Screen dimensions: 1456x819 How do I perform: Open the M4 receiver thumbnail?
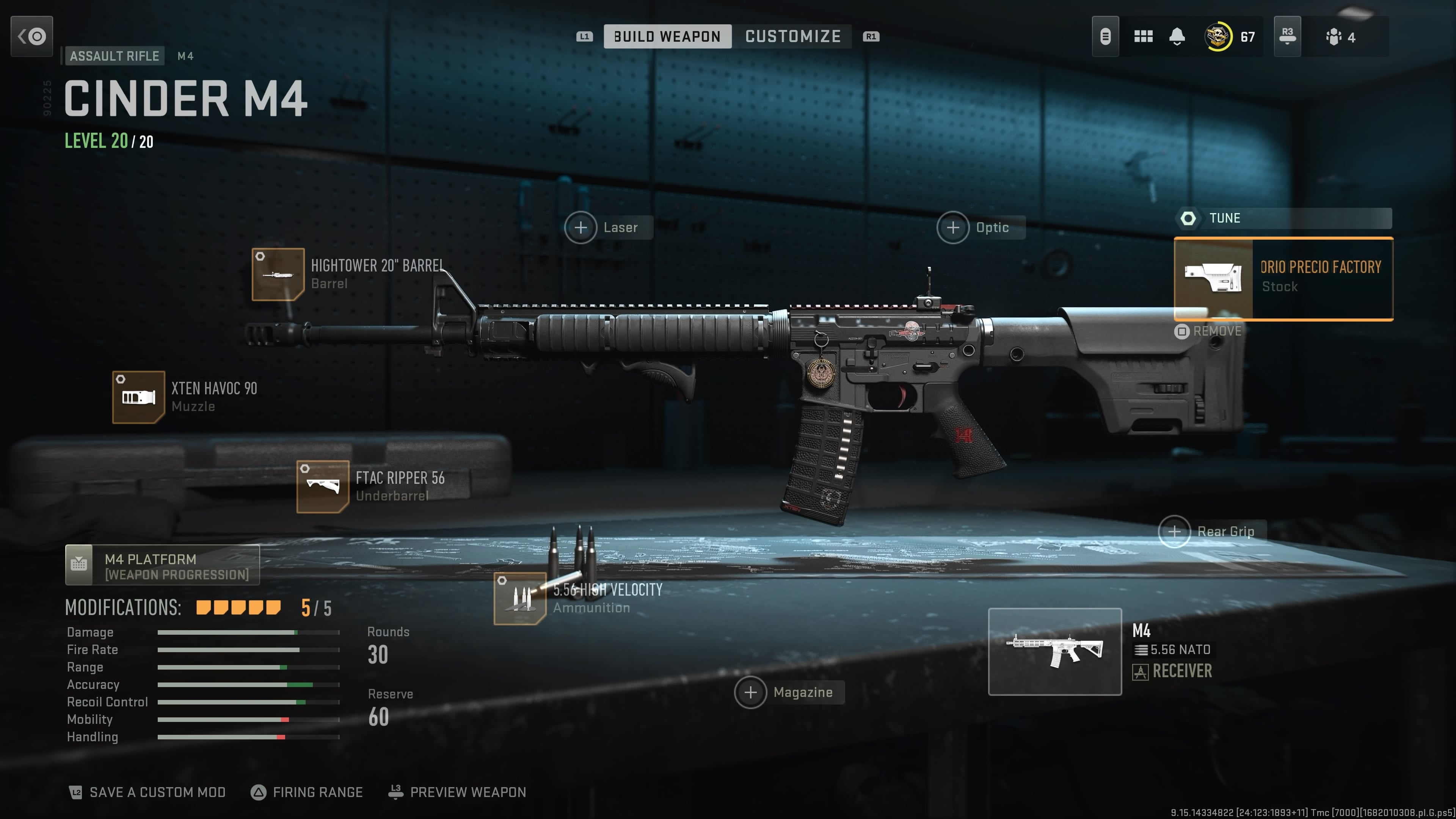tap(1055, 652)
